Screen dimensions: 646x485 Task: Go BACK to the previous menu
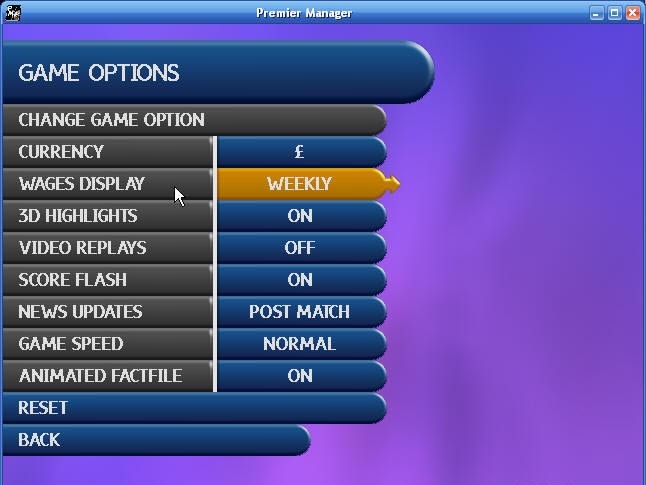tap(150, 440)
